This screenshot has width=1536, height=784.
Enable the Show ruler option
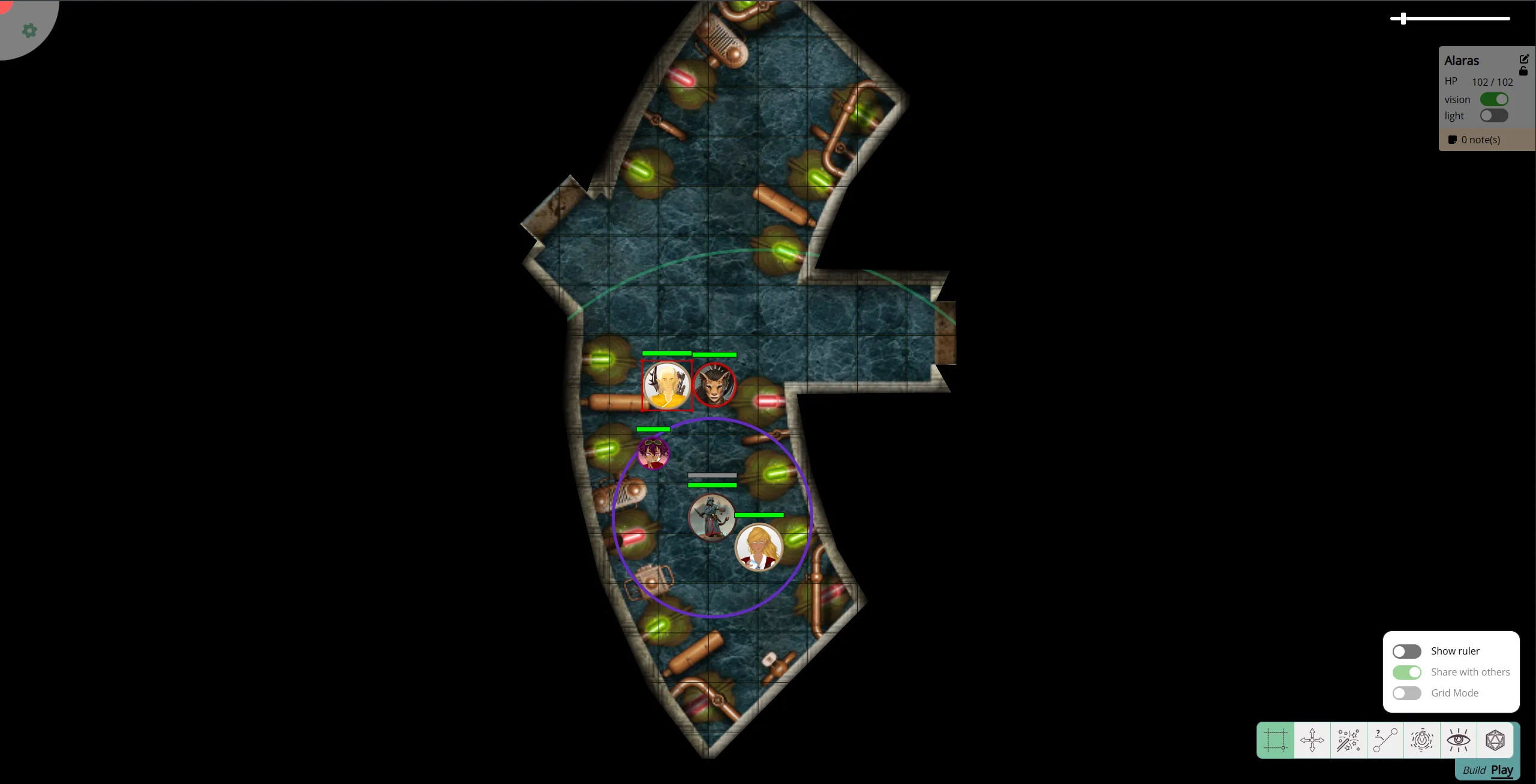pyautogui.click(x=1406, y=651)
